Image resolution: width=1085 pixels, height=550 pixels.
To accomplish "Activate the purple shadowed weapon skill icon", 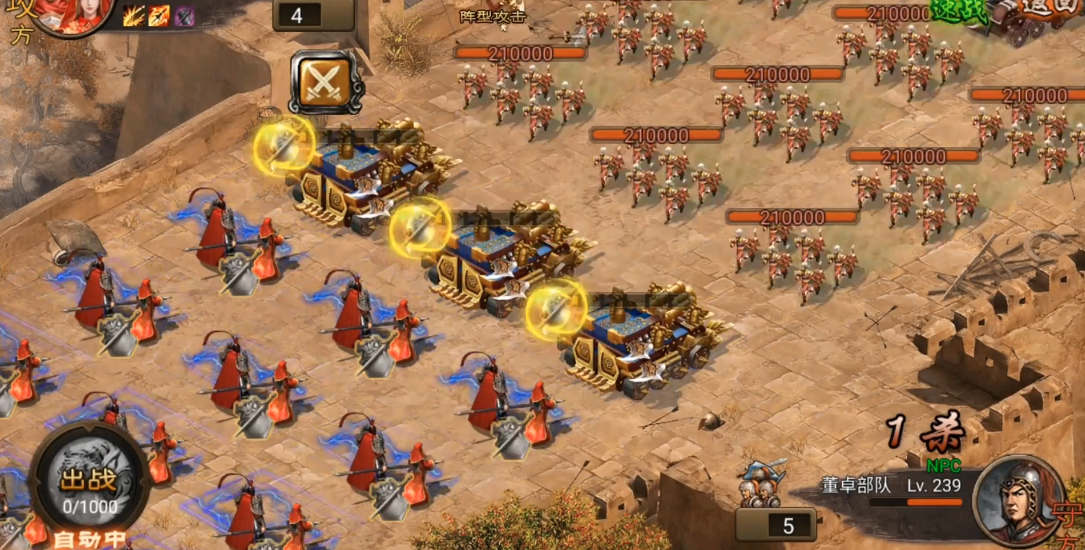I will tap(184, 15).
